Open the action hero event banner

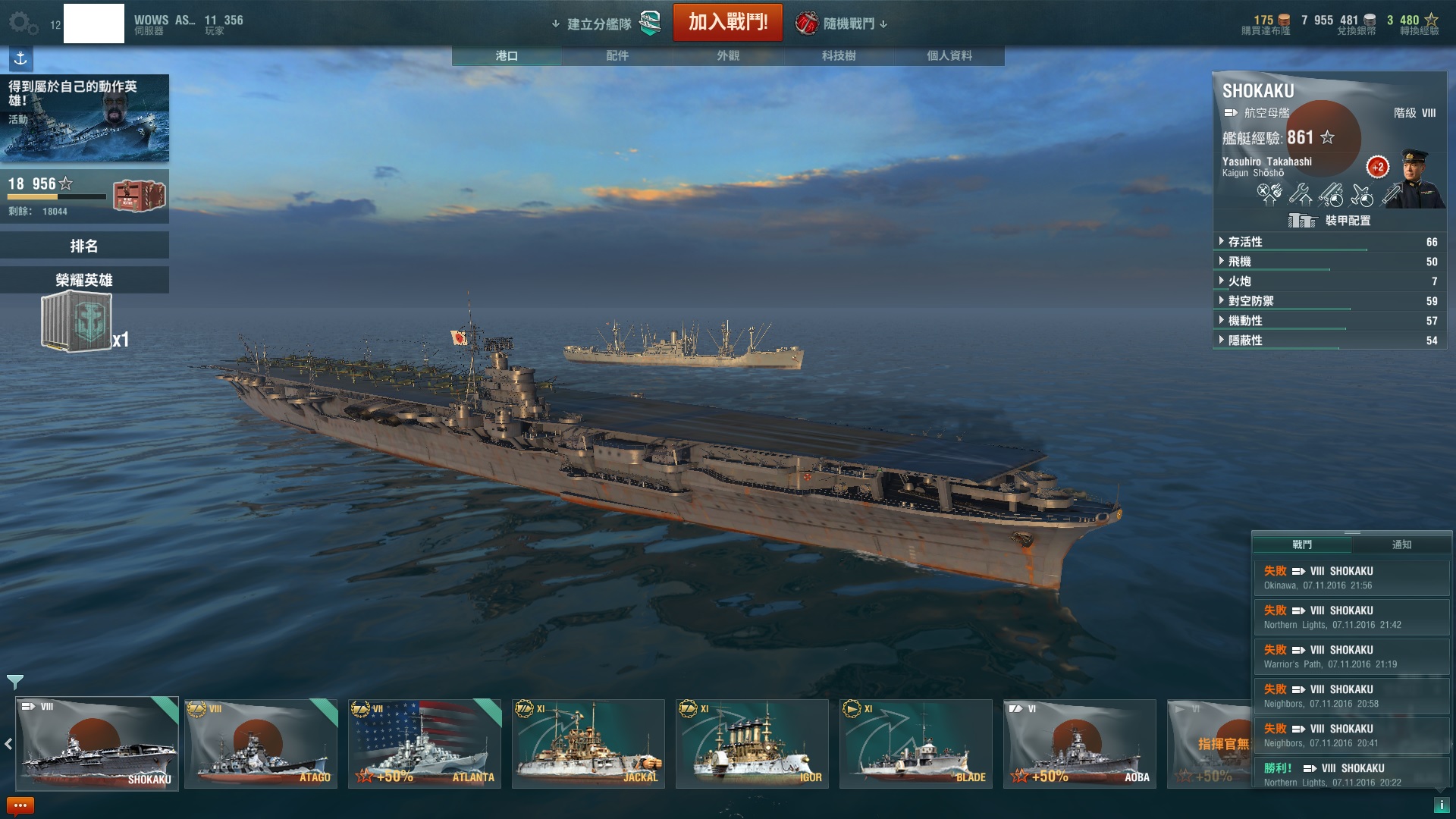[x=84, y=118]
